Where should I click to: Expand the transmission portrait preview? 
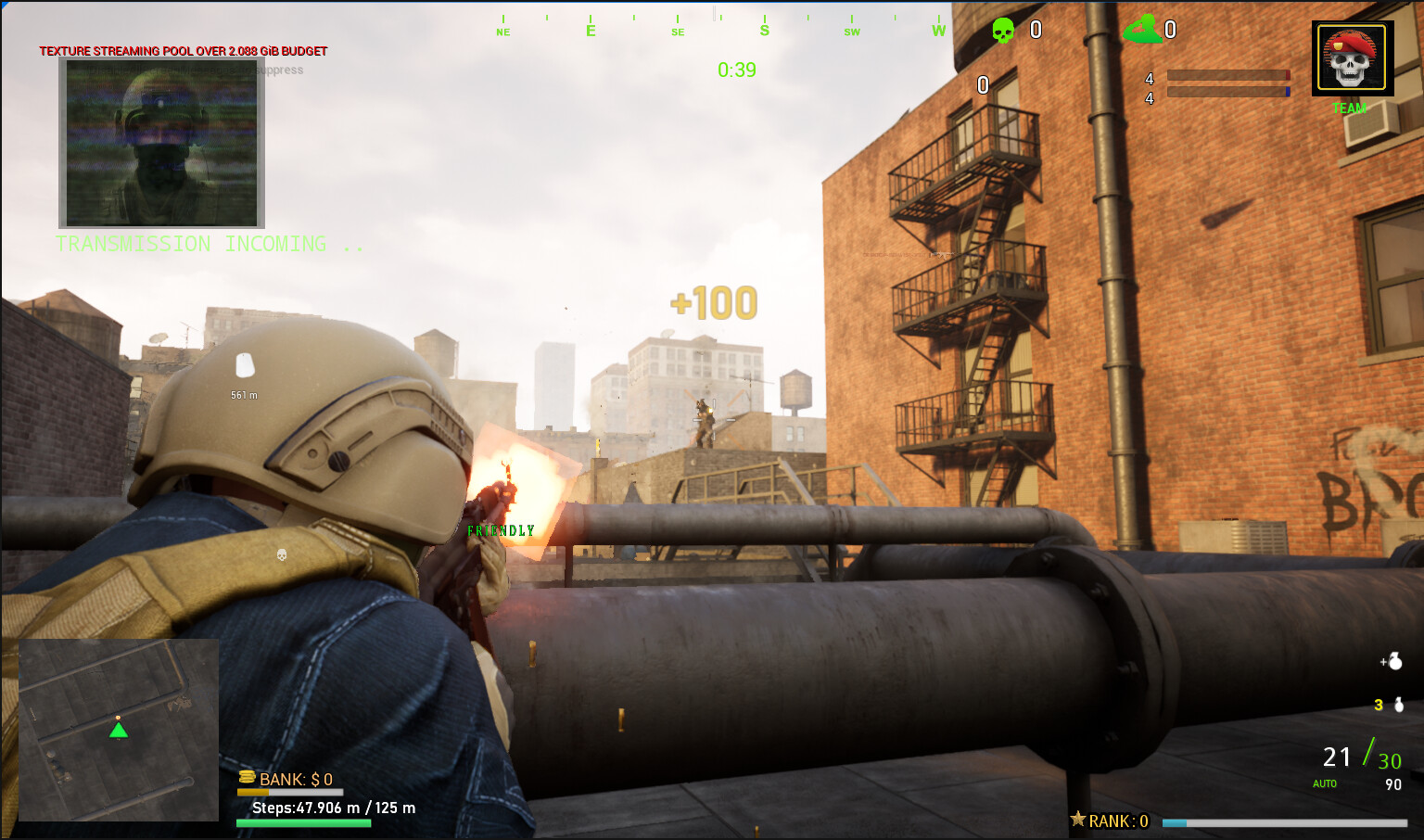point(160,142)
